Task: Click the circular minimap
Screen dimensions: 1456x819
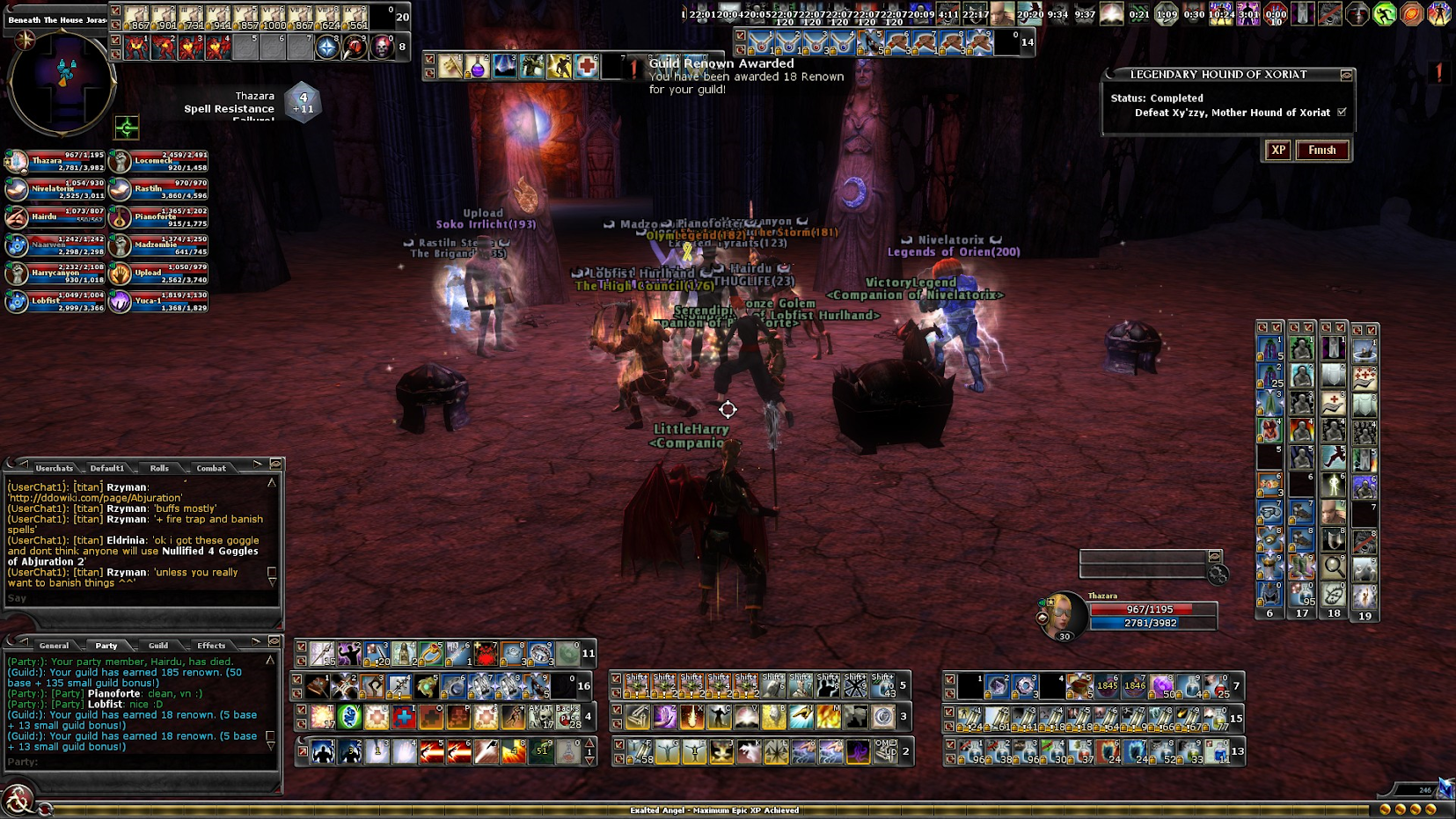Action: (x=62, y=82)
